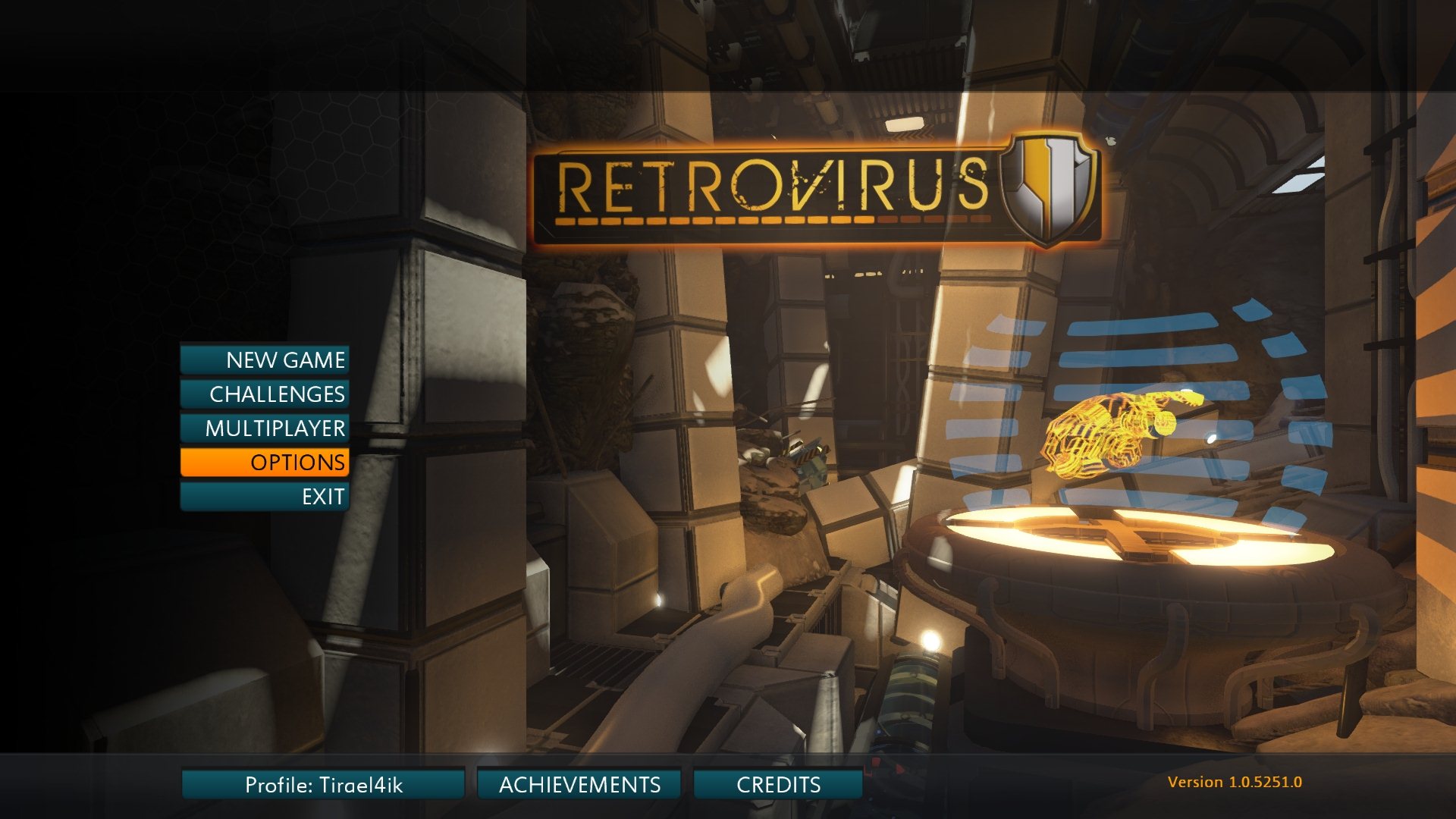Click the Profile: Tirael4ik button

[x=323, y=784]
